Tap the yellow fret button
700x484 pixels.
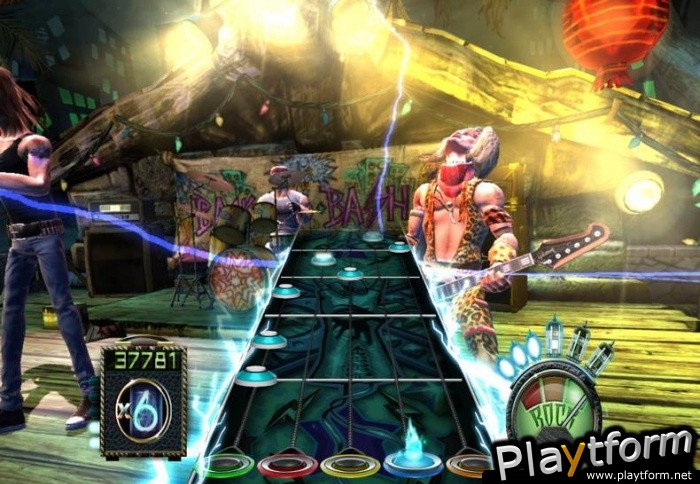click(x=350, y=466)
